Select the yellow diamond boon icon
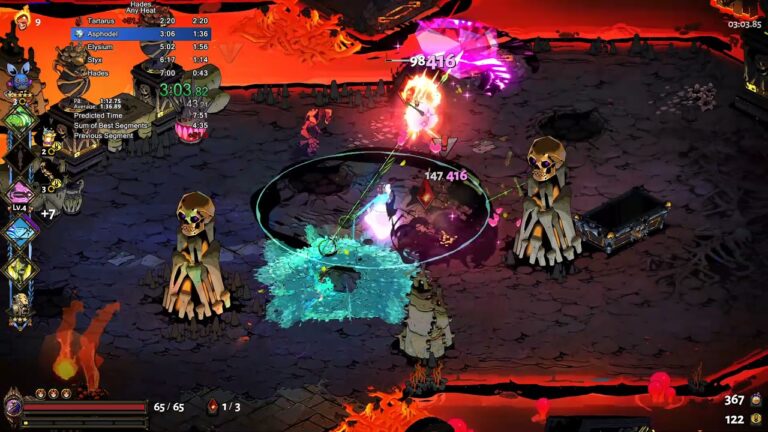Viewport: 768px width, 432px height. coord(19,268)
